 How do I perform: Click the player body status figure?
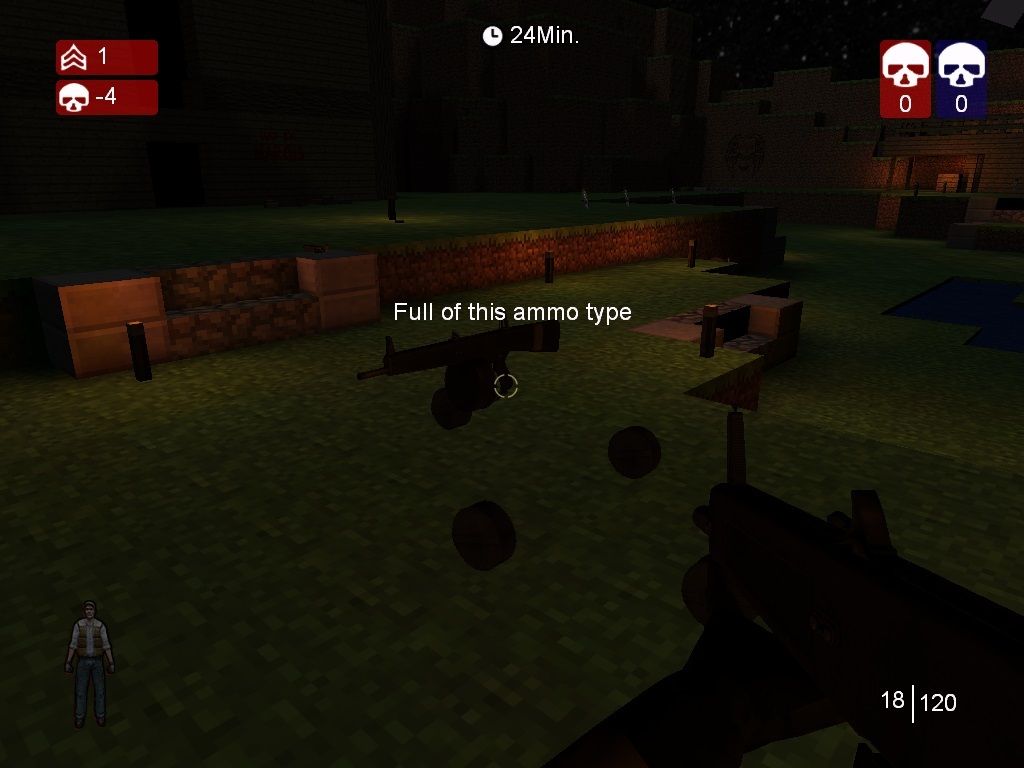(90, 663)
